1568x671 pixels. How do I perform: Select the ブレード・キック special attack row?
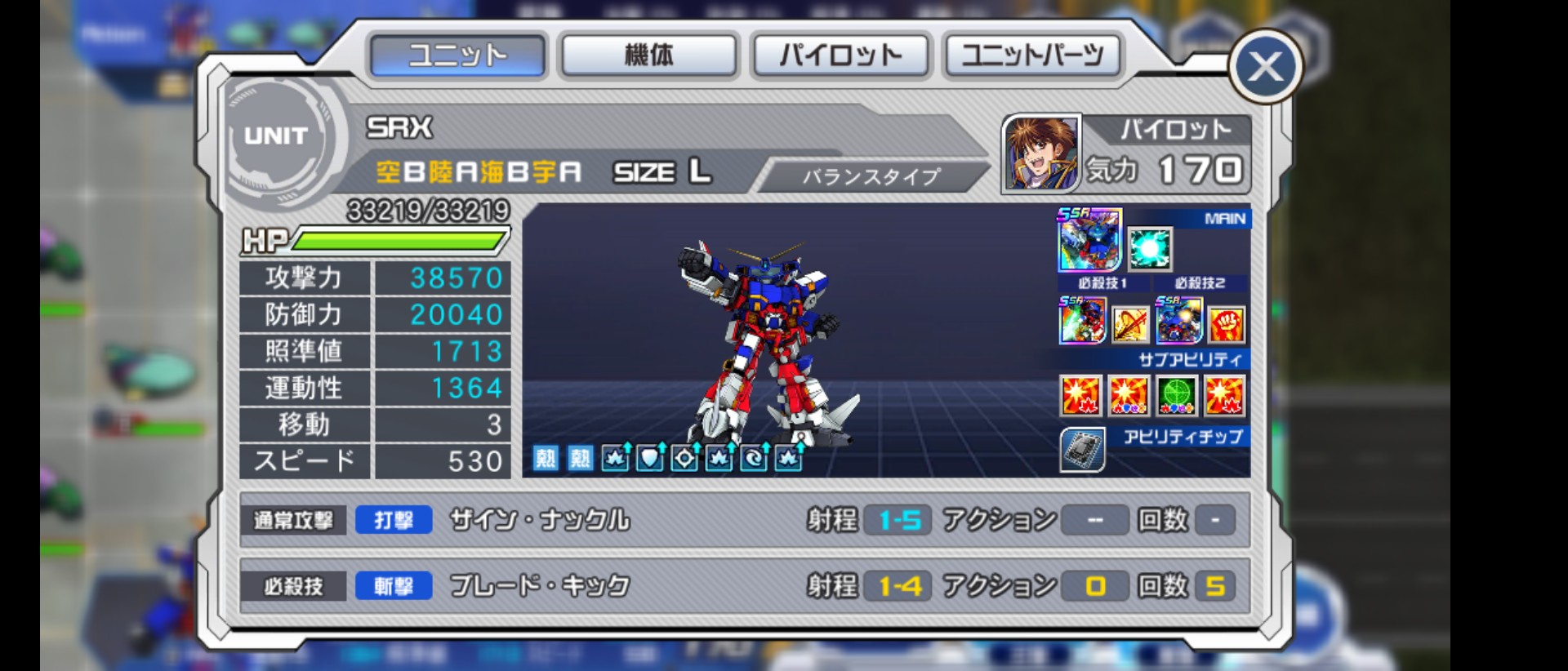tap(743, 585)
